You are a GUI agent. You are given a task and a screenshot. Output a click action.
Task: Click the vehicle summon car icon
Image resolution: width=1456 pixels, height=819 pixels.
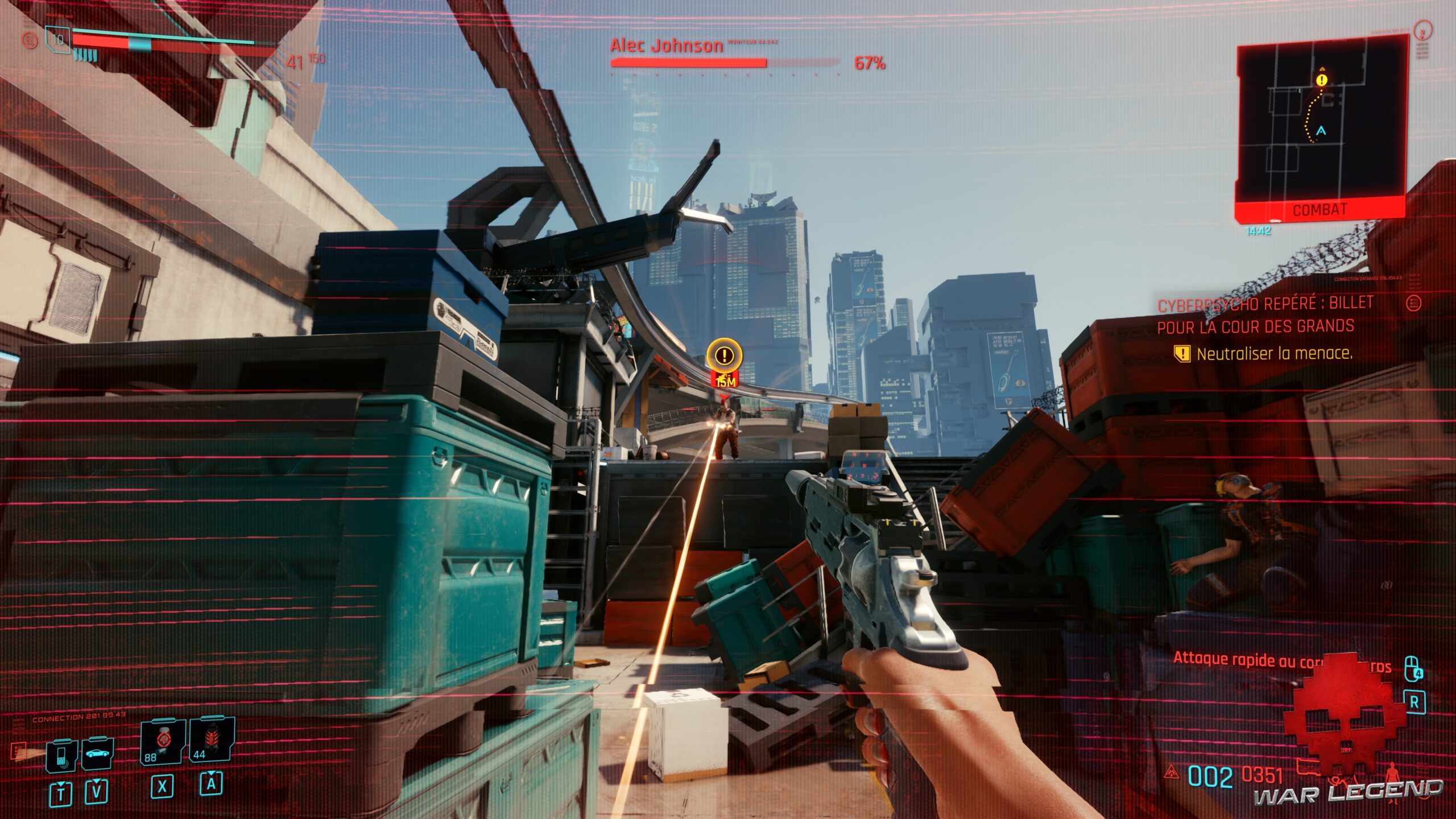tap(97, 754)
